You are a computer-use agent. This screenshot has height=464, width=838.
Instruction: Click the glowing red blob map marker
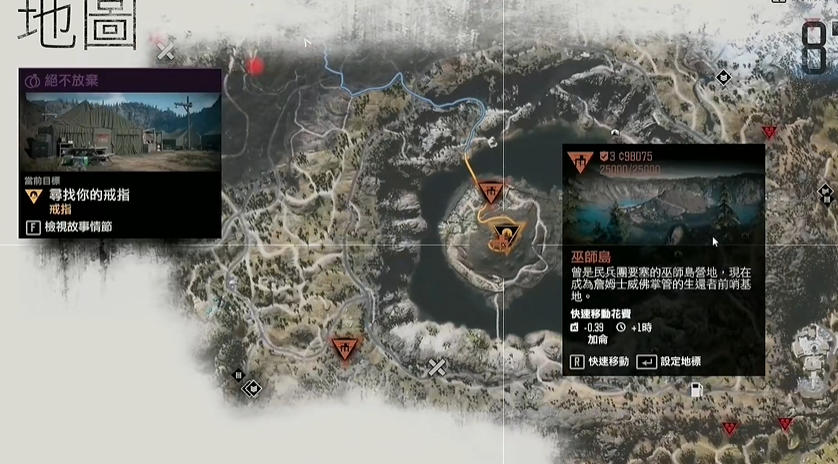click(x=255, y=66)
